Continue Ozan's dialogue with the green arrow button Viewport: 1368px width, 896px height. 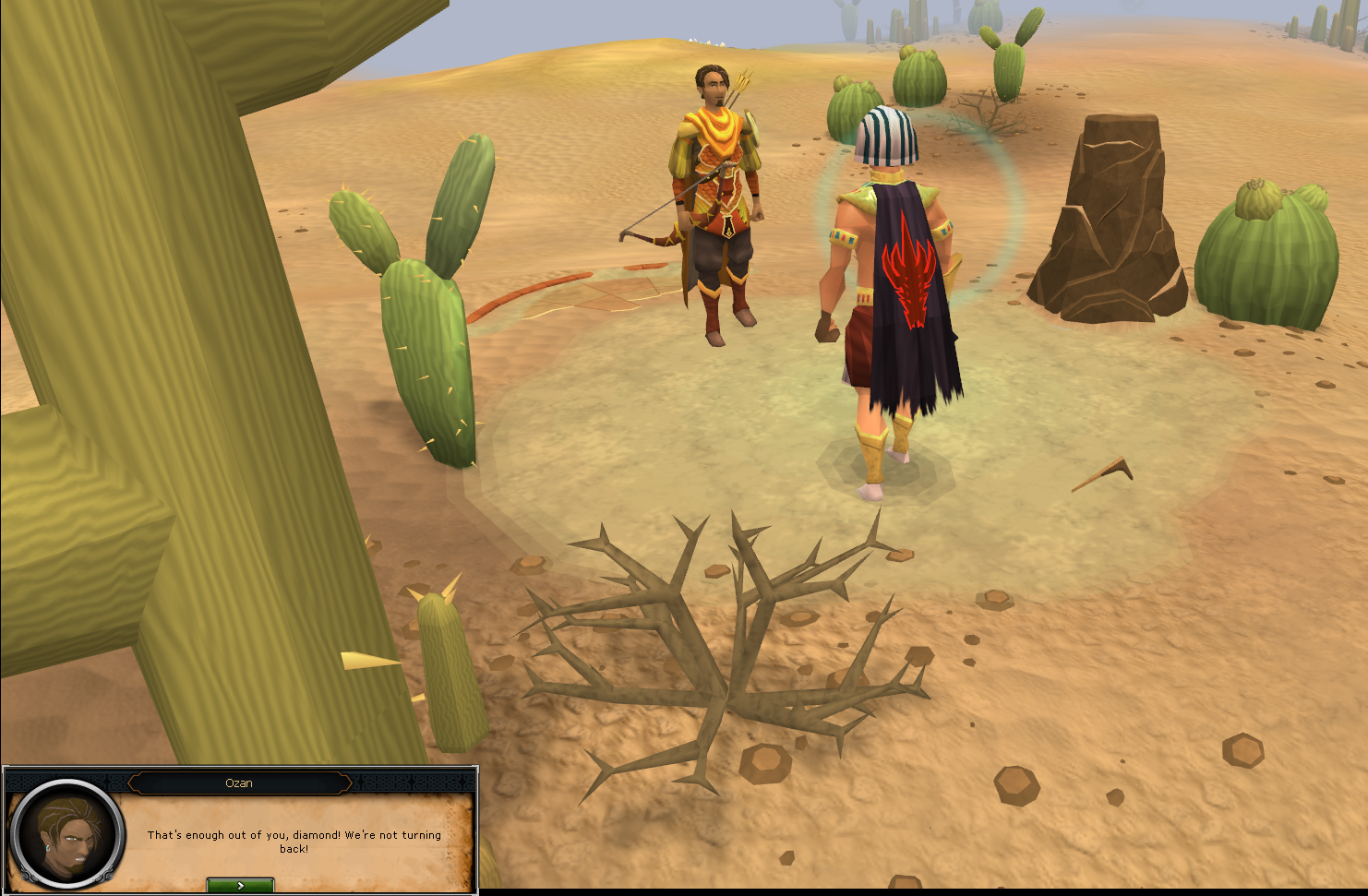tap(240, 886)
